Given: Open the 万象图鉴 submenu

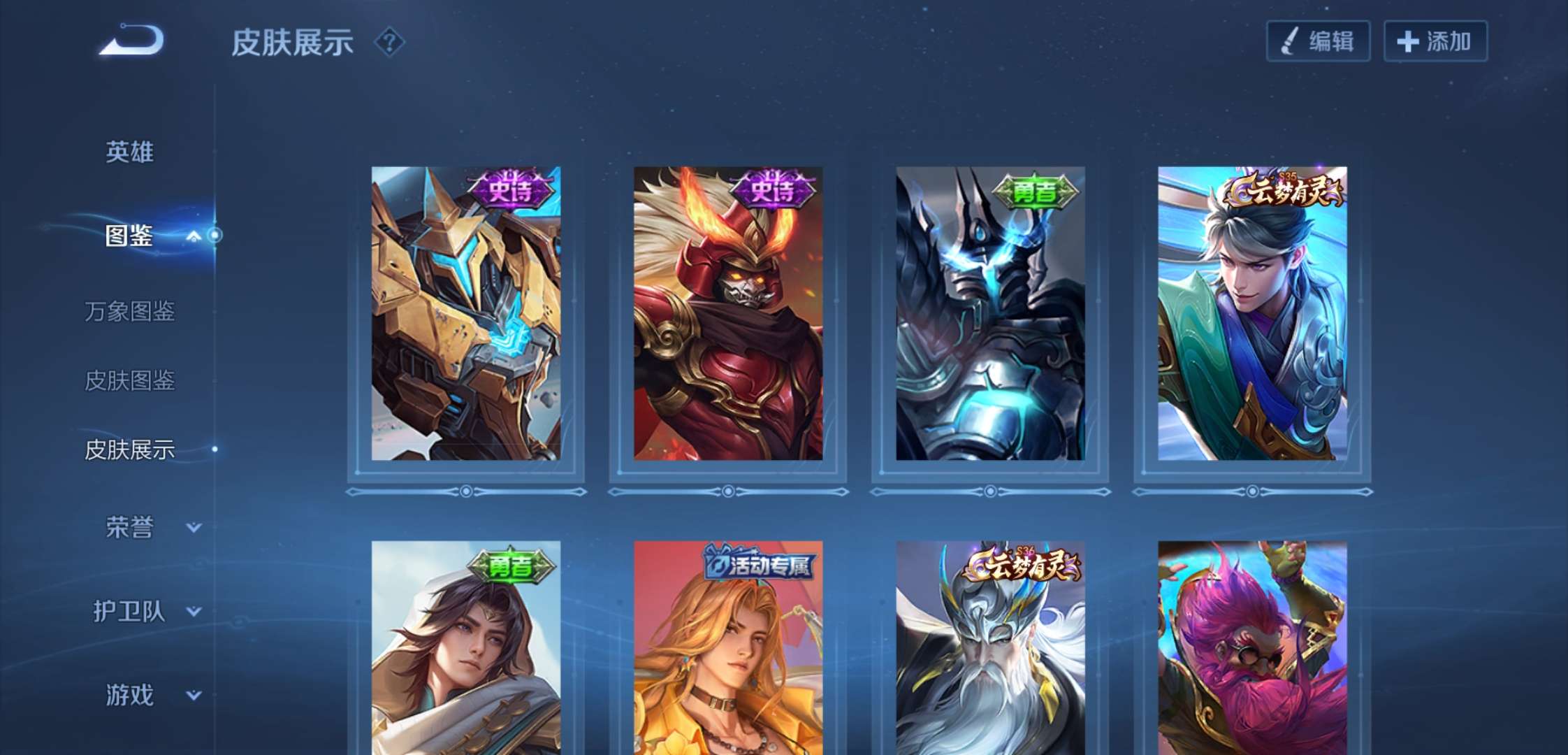Looking at the screenshot, I should (129, 311).
